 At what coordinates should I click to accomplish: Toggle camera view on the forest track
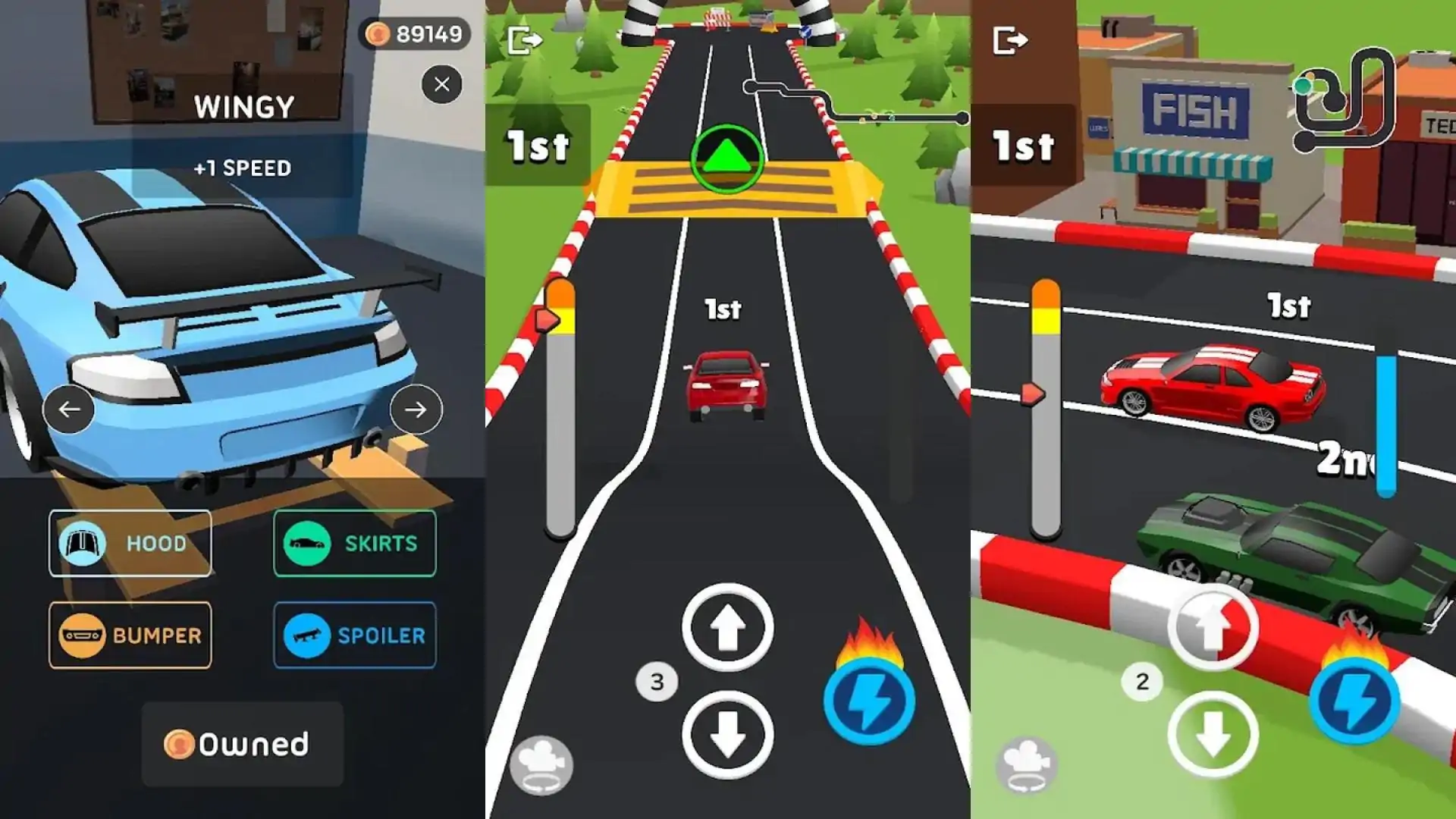[541, 764]
